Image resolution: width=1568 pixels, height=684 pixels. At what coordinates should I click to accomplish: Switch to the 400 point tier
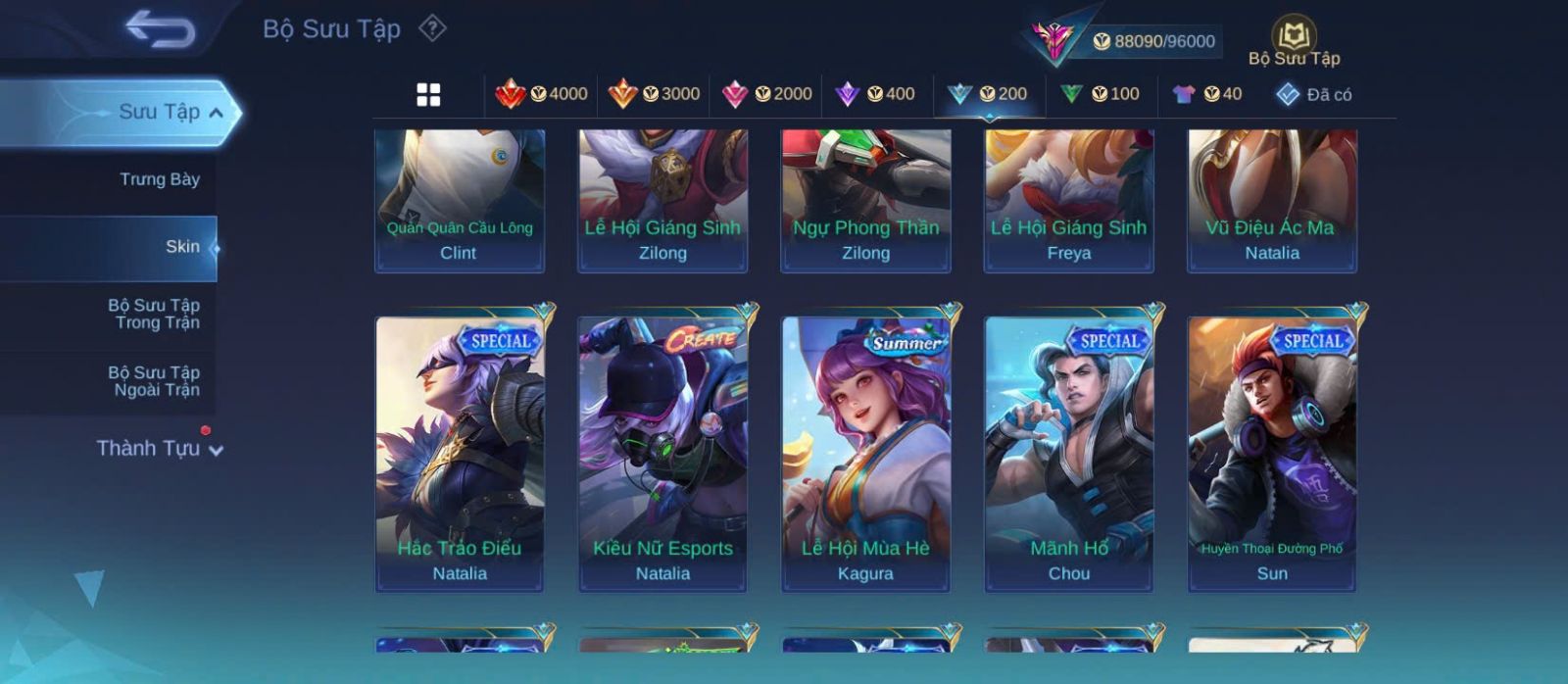(x=874, y=94)
